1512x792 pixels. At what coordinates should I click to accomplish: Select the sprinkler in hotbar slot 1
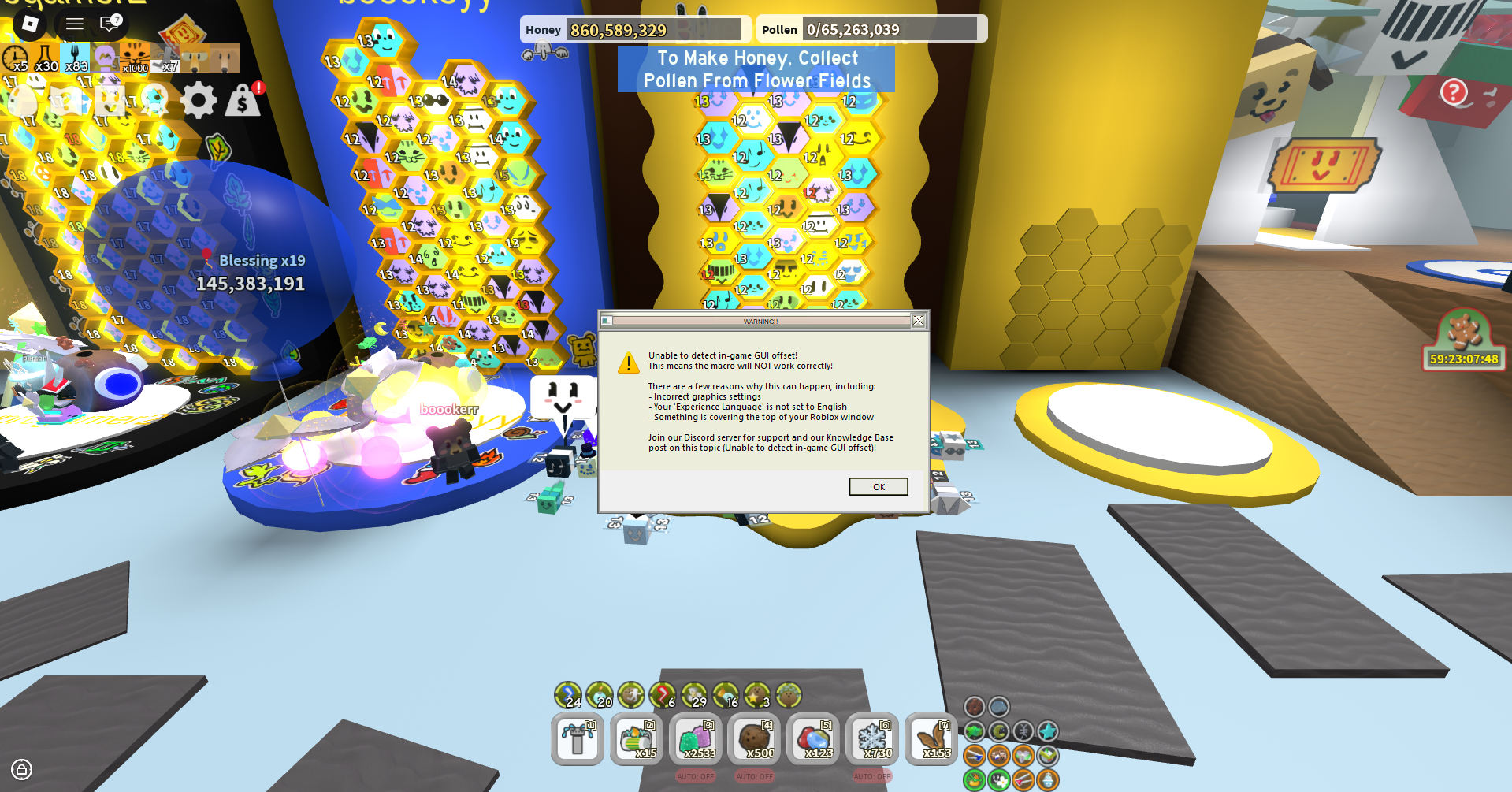tap(578, 739)
